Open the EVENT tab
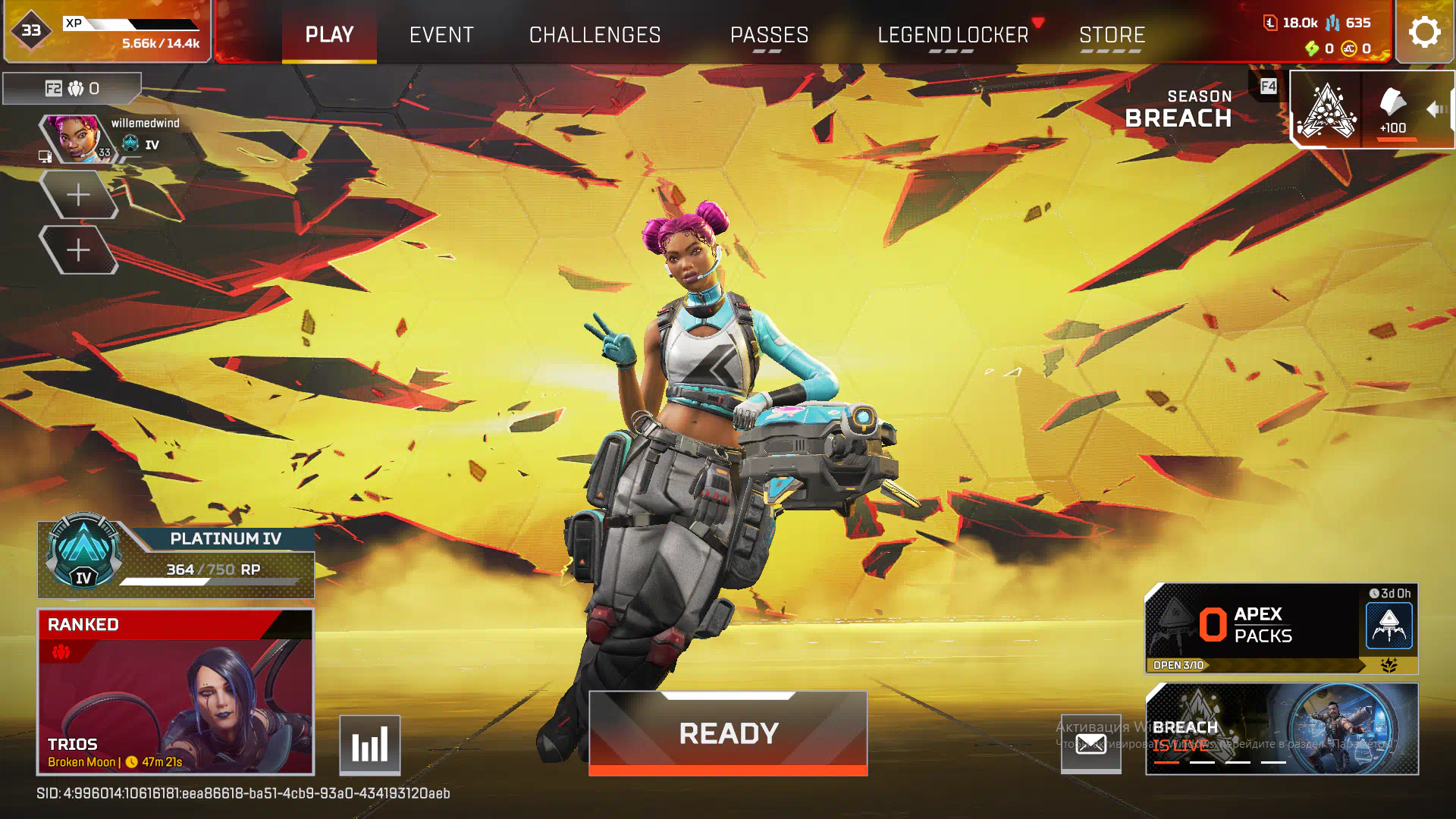The width and height of the screenshot is (1456, 819). coord(441,35)
